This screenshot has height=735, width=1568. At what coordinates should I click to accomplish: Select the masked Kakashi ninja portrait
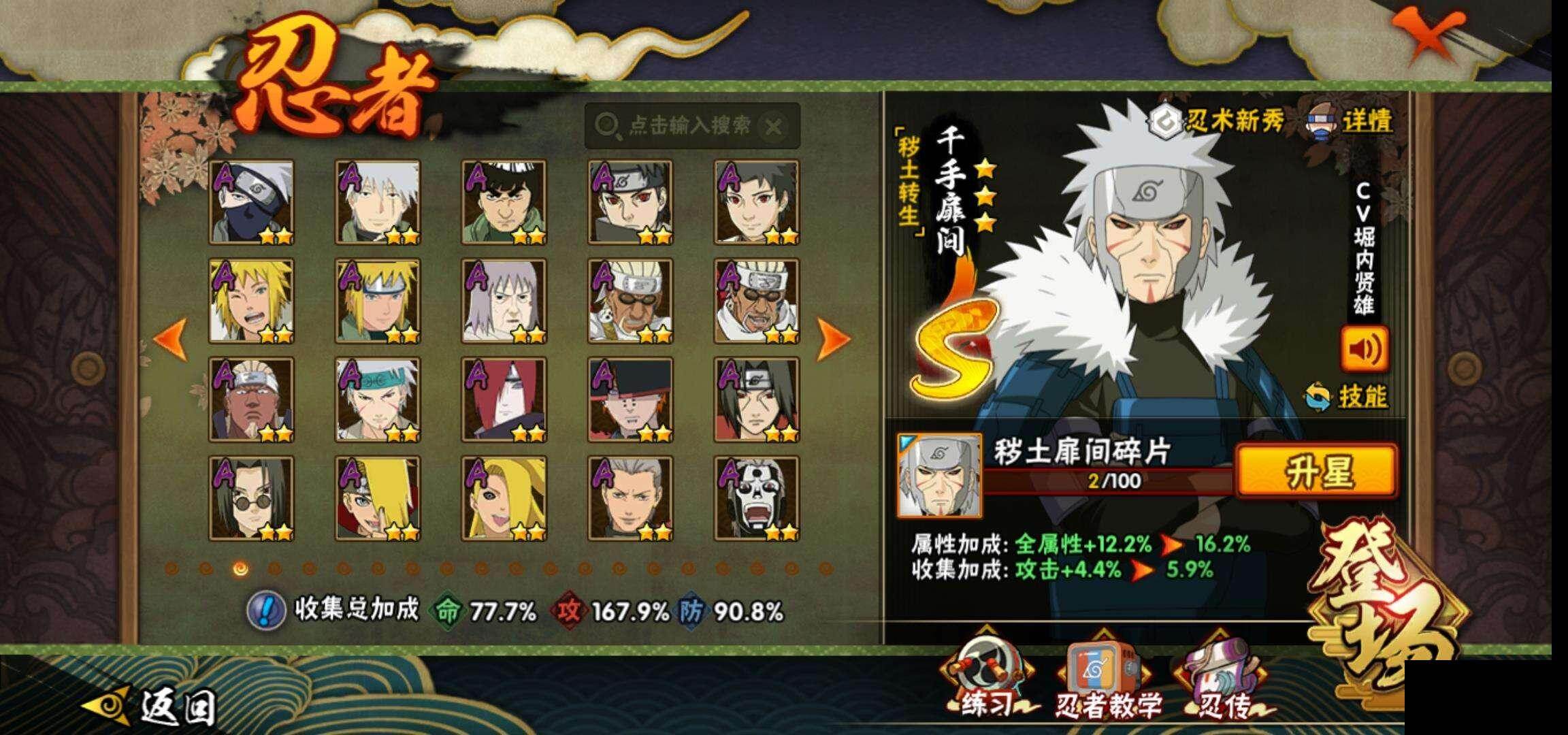pyautogui.click(x=252, y=202)
